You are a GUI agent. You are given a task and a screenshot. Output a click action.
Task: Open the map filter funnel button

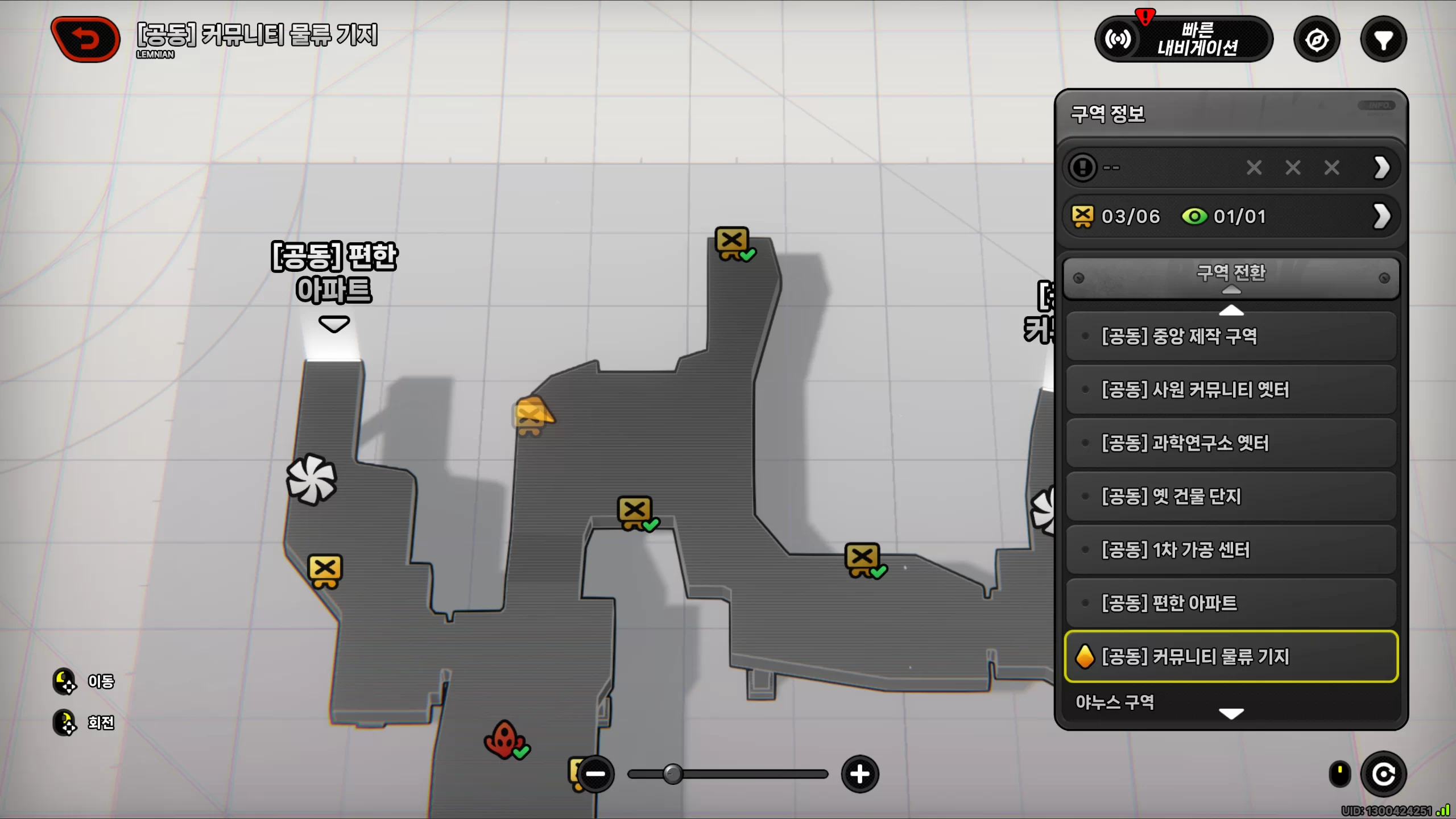click(x=1383, y=39)
